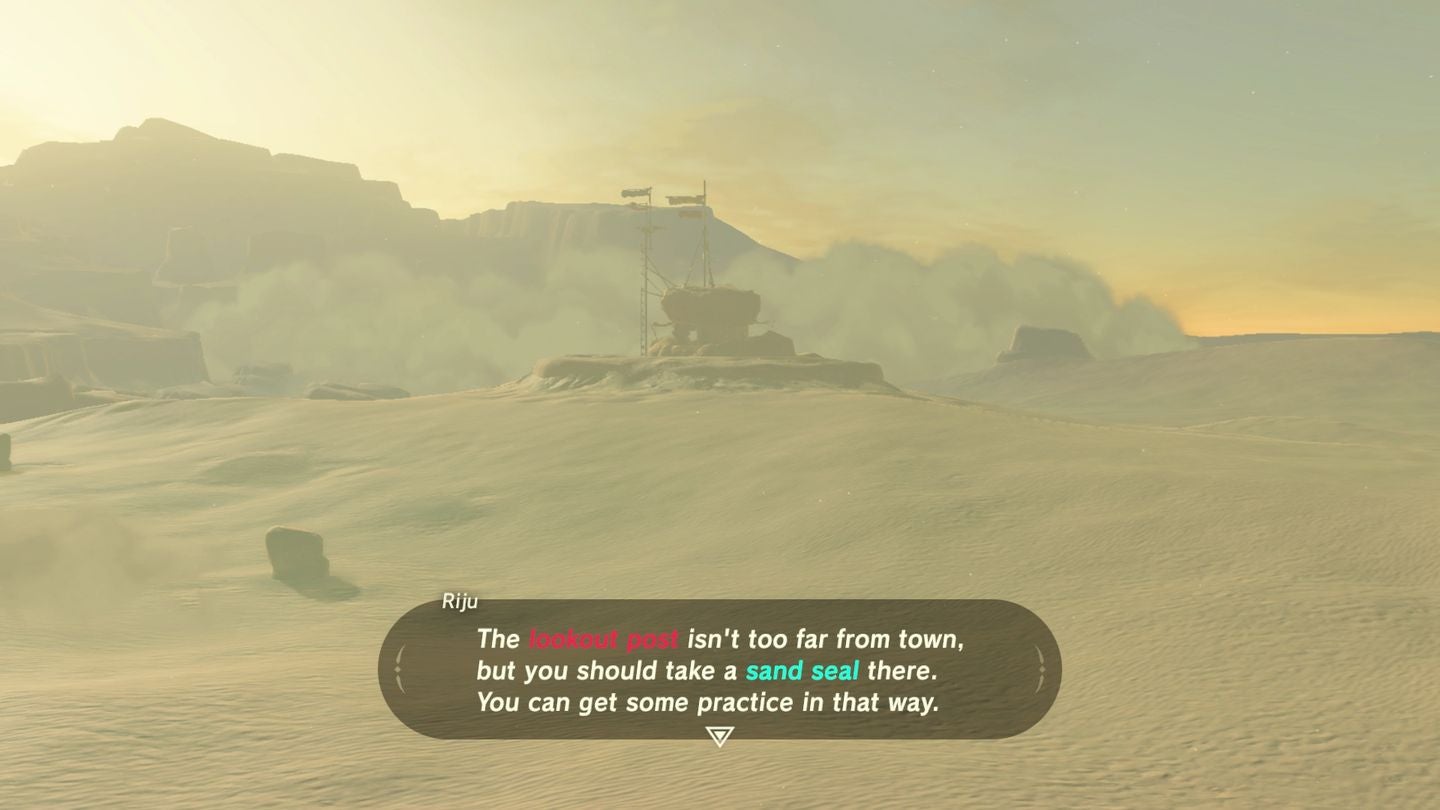The image size is (1440, 810).
Task: Click the left chevron on the dialogue box
Action: [x=399, y=671]
